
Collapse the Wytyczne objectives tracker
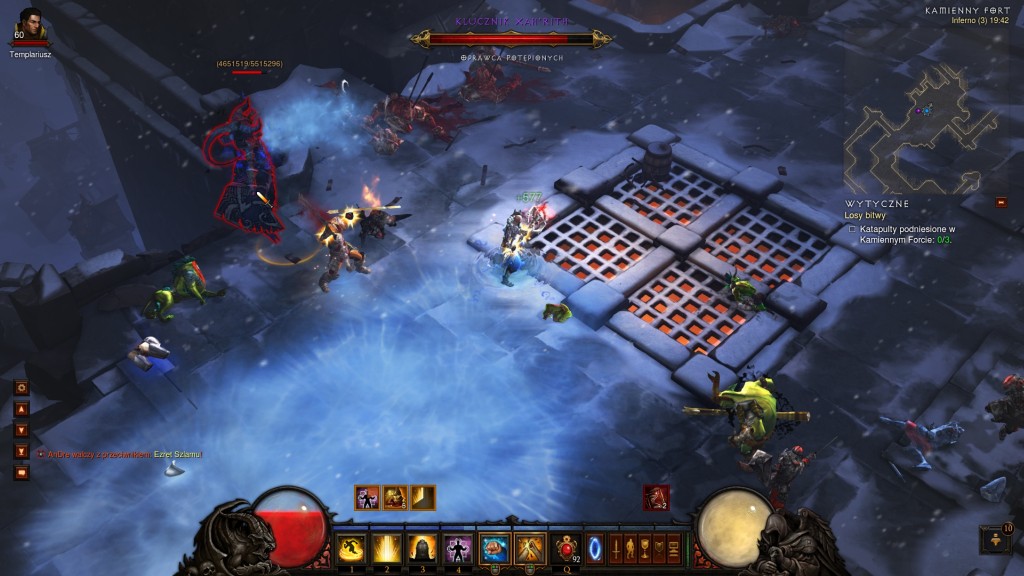[x=1001, y=202]
